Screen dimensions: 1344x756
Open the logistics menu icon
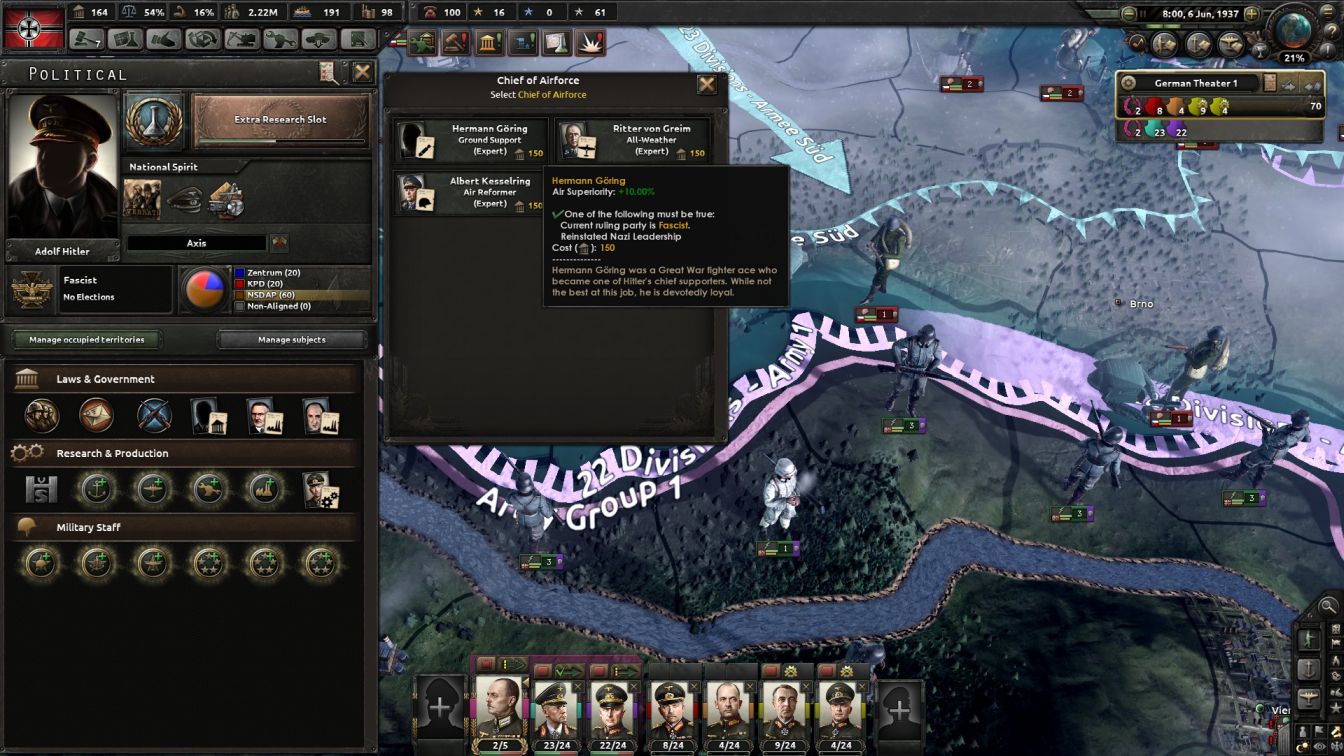[358, 40]
